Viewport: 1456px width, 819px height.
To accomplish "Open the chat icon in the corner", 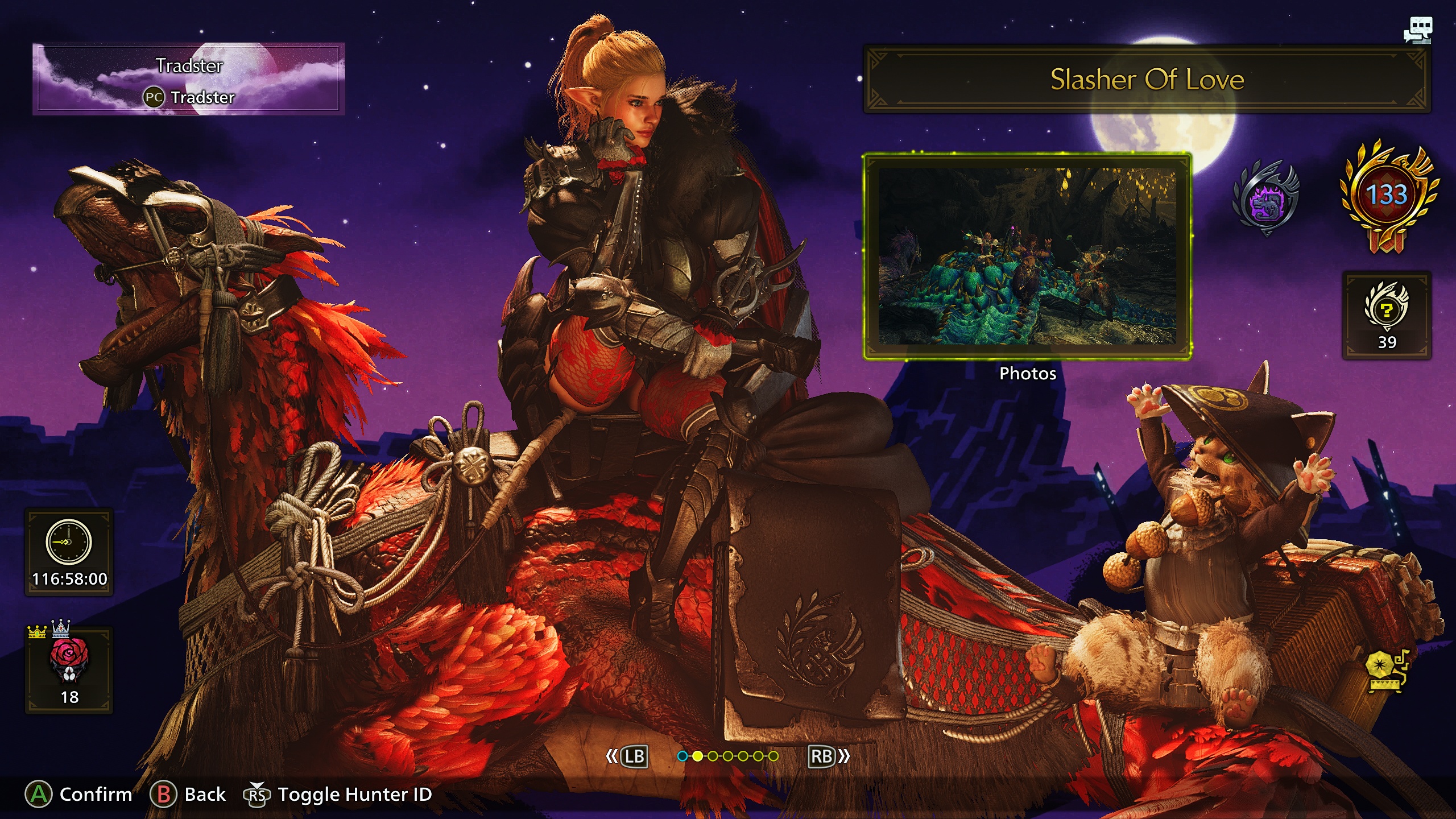I will (x=1417, y=30).
